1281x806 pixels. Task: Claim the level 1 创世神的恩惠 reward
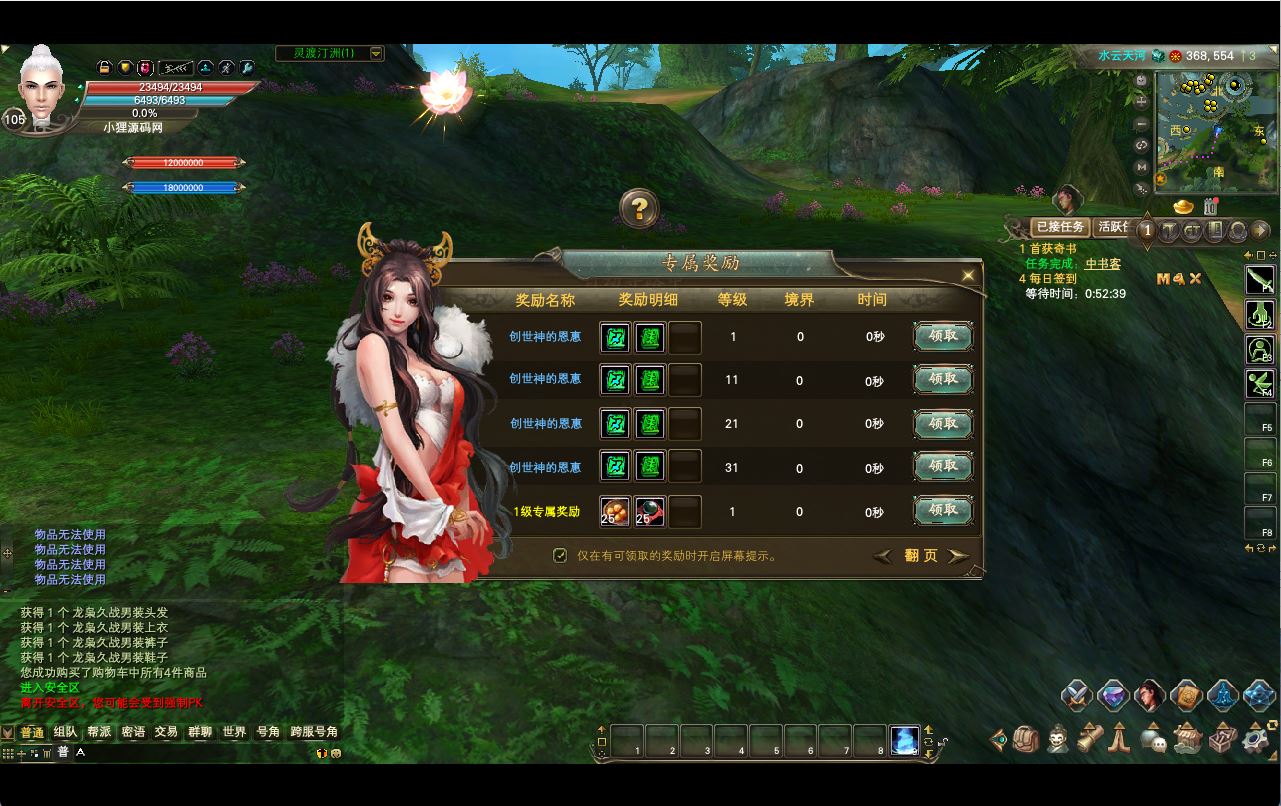click(x=943, y=337)
